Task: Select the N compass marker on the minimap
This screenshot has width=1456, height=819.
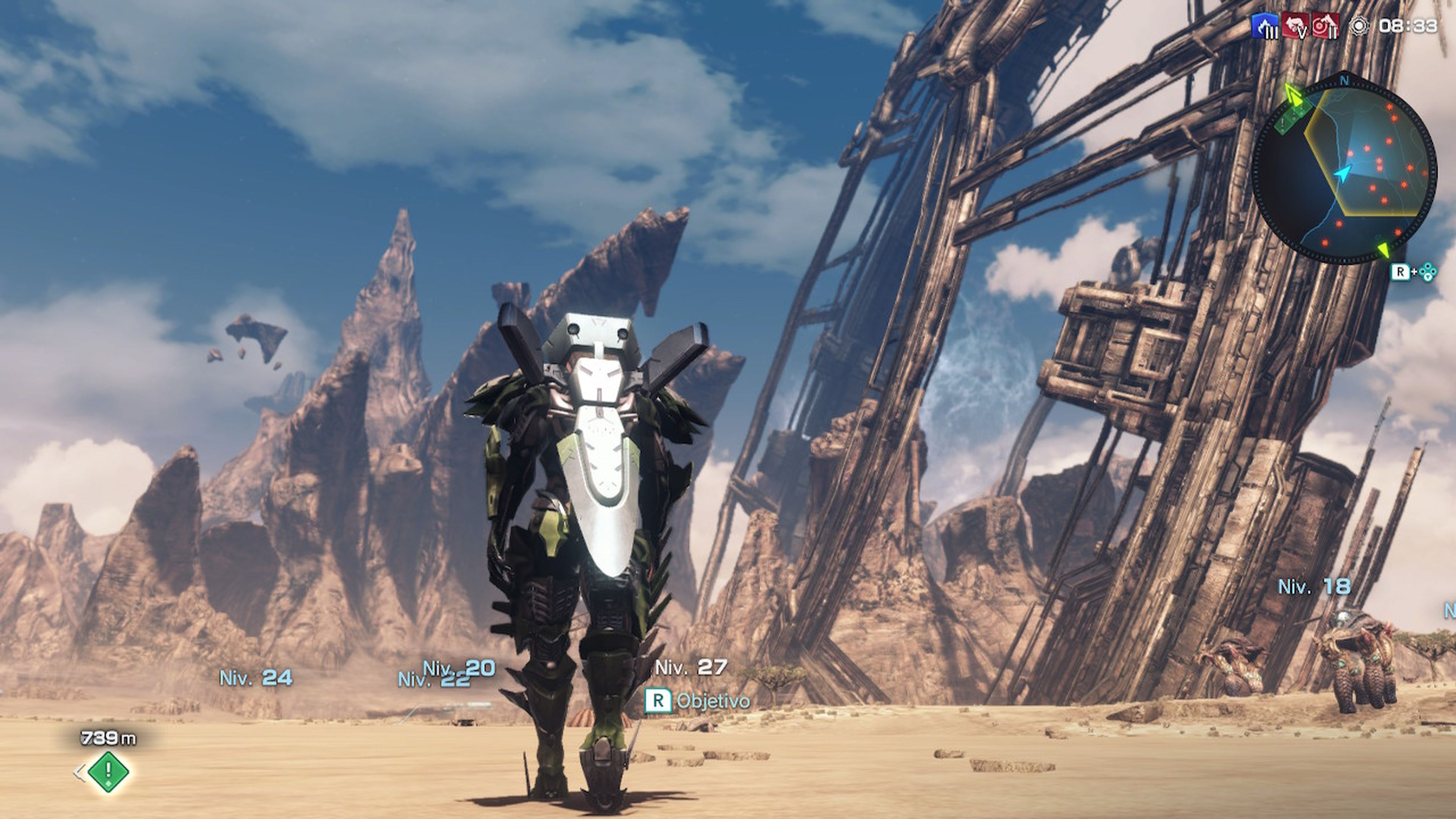Action: click(x=1344, y=80)
